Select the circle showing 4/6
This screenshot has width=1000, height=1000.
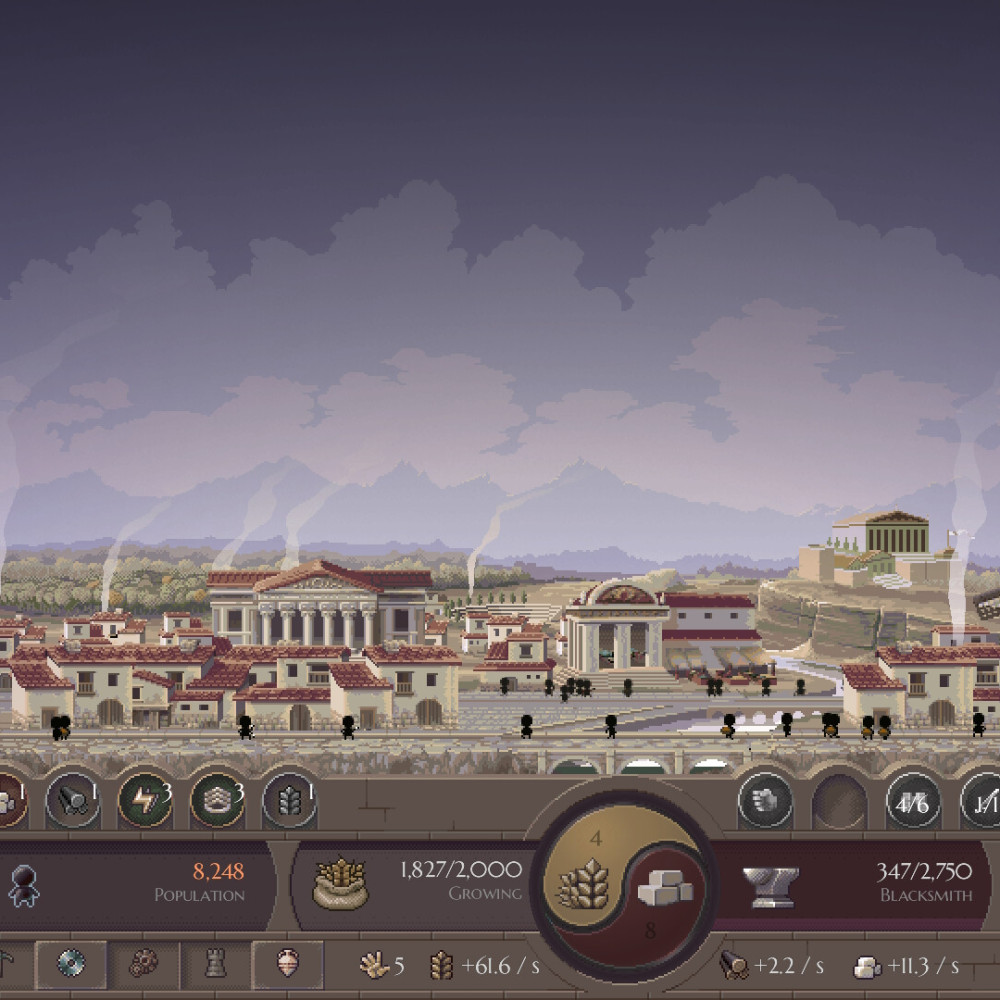(913, 801)
